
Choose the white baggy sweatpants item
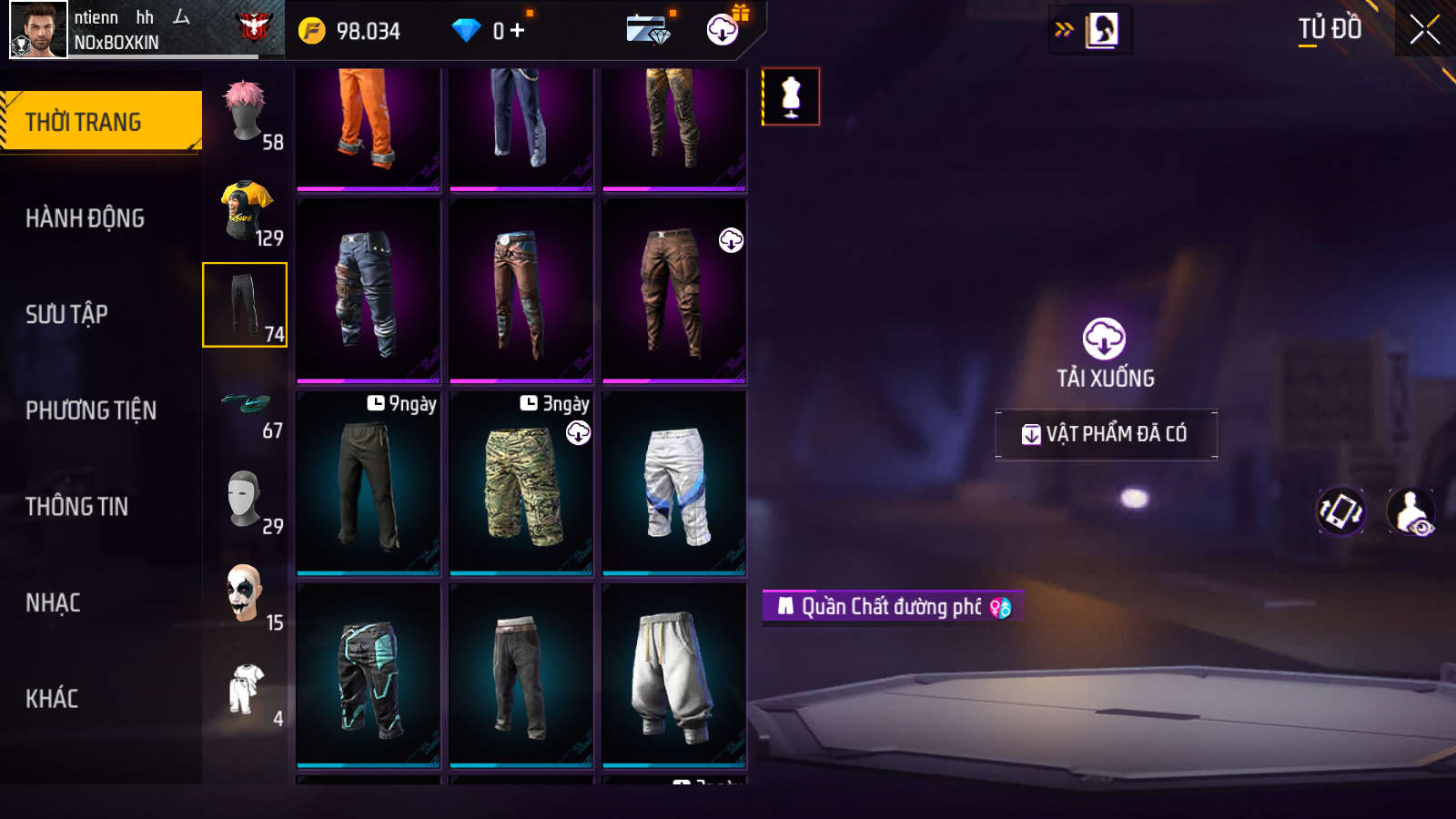coord(674,675)
